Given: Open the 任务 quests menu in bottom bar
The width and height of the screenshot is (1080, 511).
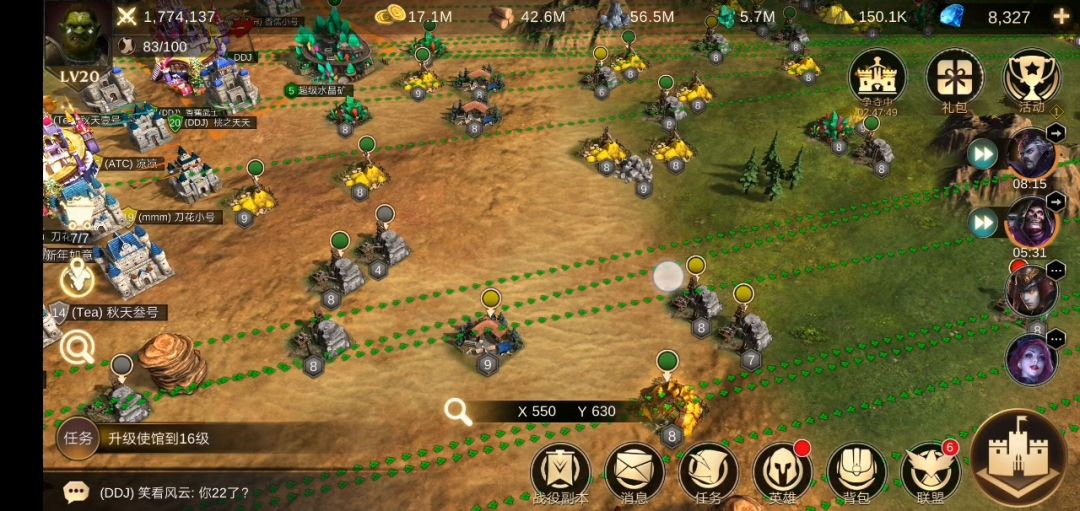Looking at the screenshot, I should click(708, 473).
